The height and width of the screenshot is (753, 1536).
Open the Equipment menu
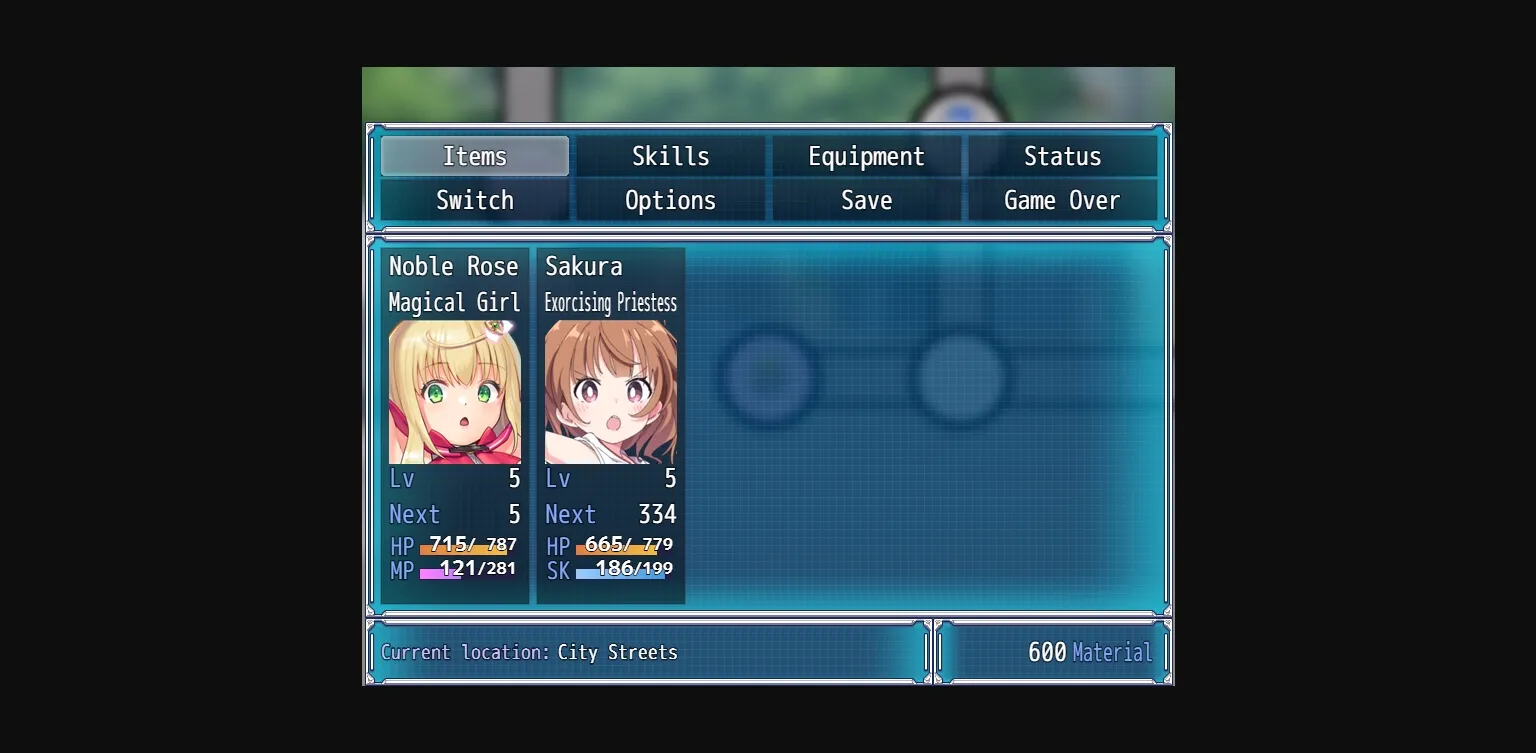click(866, 156)
